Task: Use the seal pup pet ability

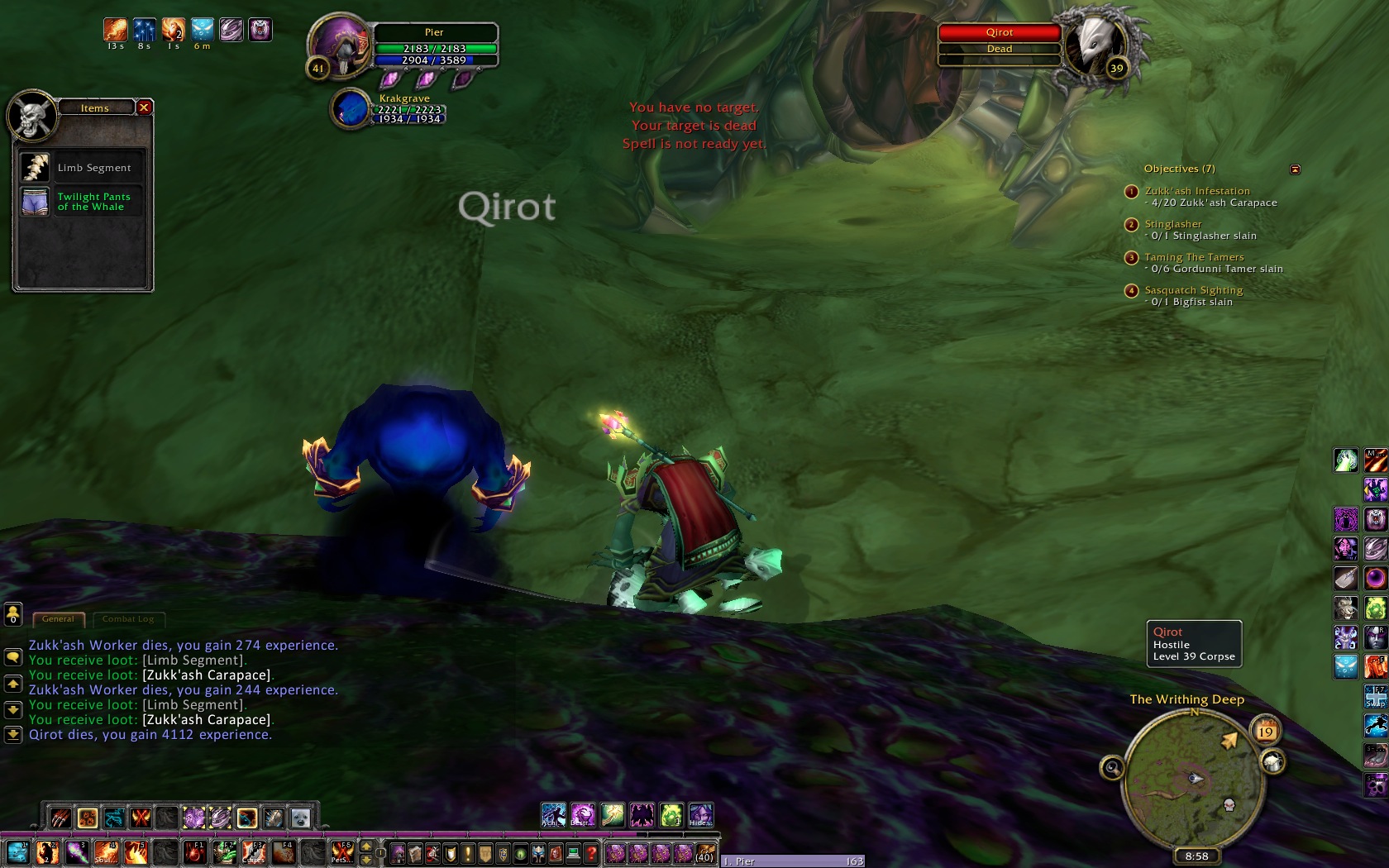Action: click(x=301, y=818)
